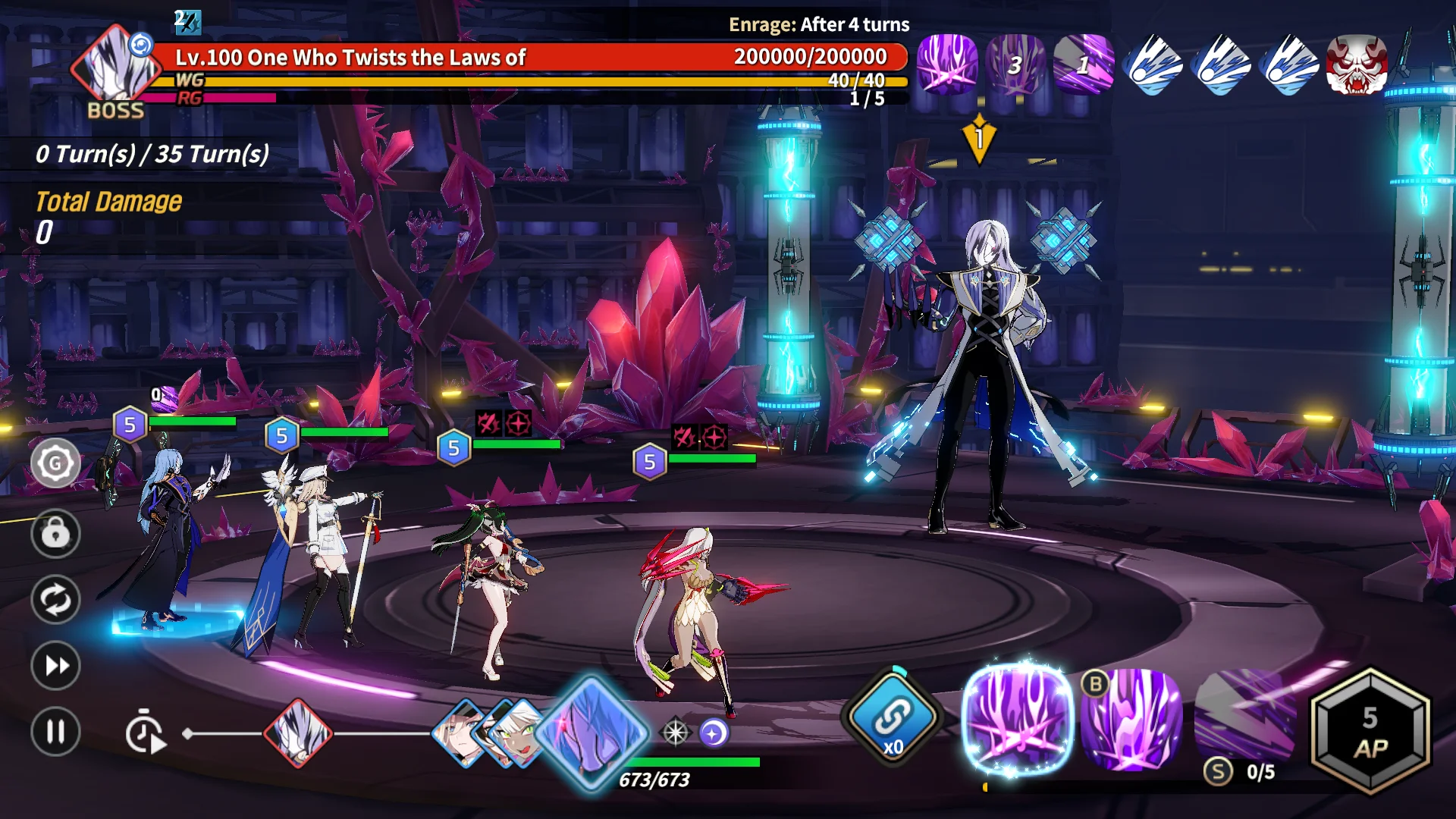Open the turn order clock icon
Image resolution: width=1456 pixels, height=819 pixels.
coord(144,733)
